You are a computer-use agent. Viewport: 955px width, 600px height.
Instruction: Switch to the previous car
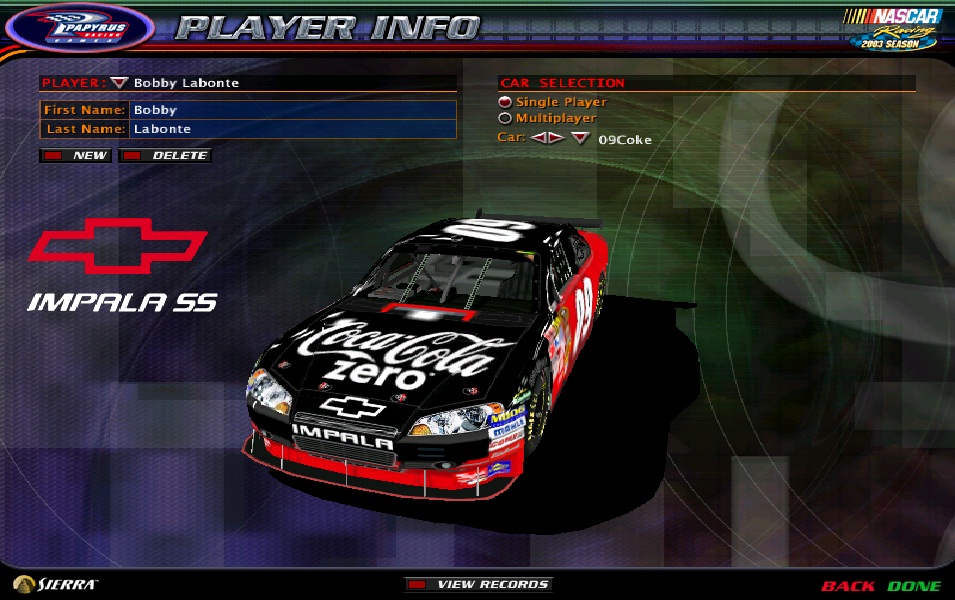[x=539, y=138]
